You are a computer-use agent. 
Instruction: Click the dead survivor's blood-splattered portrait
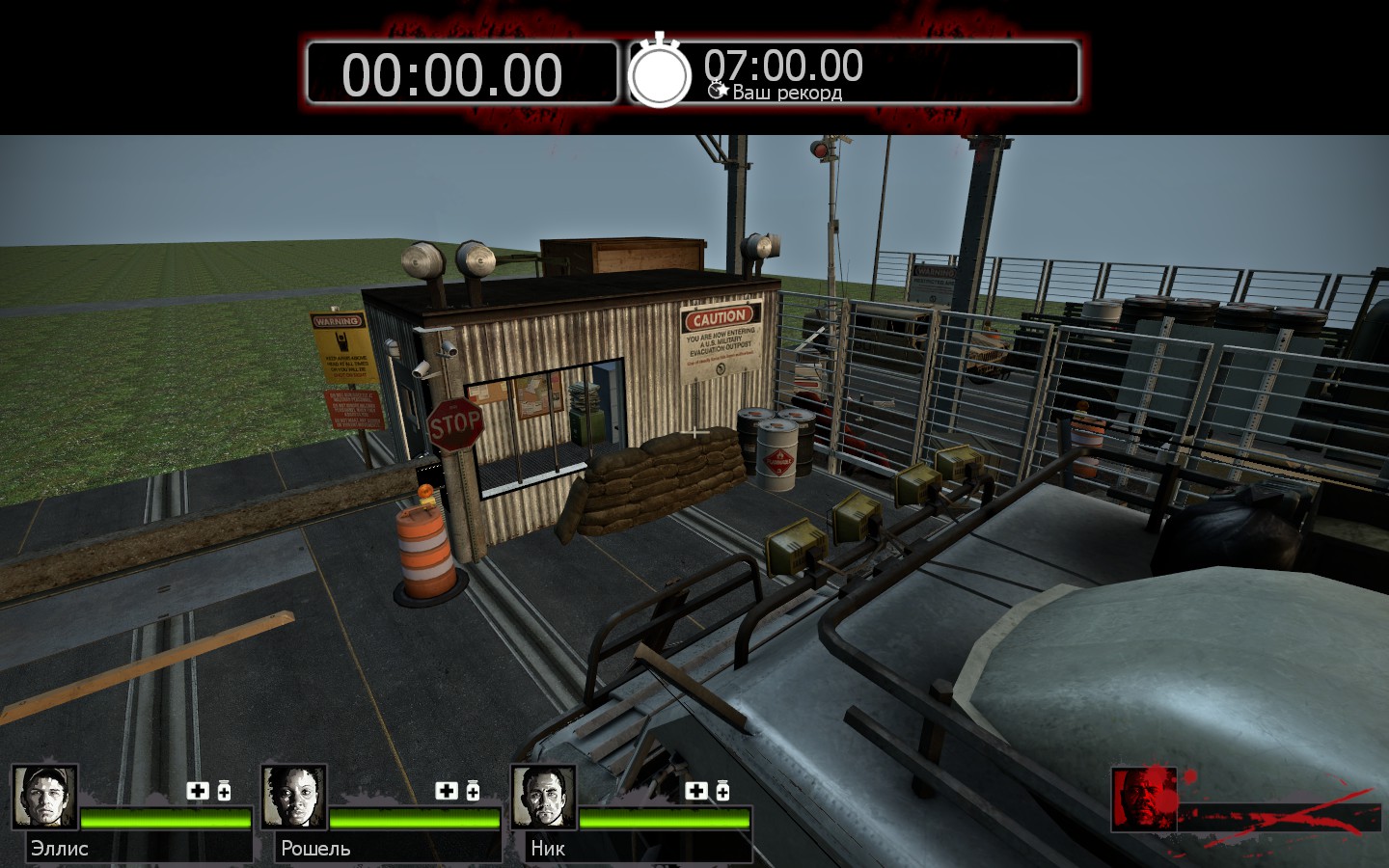(x=1144, y=799)
